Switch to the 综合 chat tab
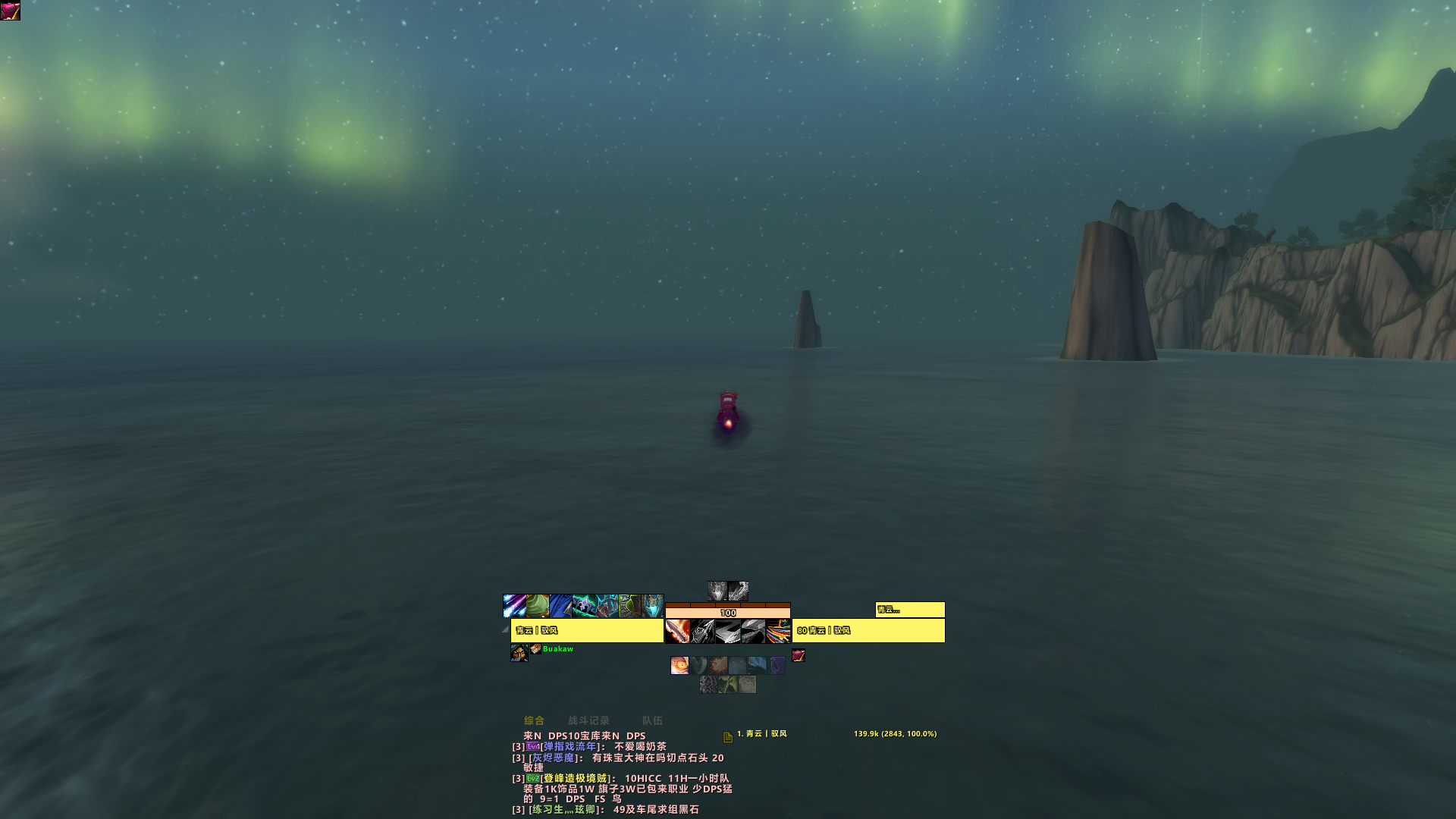This screenshot has width=1456, height=819. [x=534, y=720]
